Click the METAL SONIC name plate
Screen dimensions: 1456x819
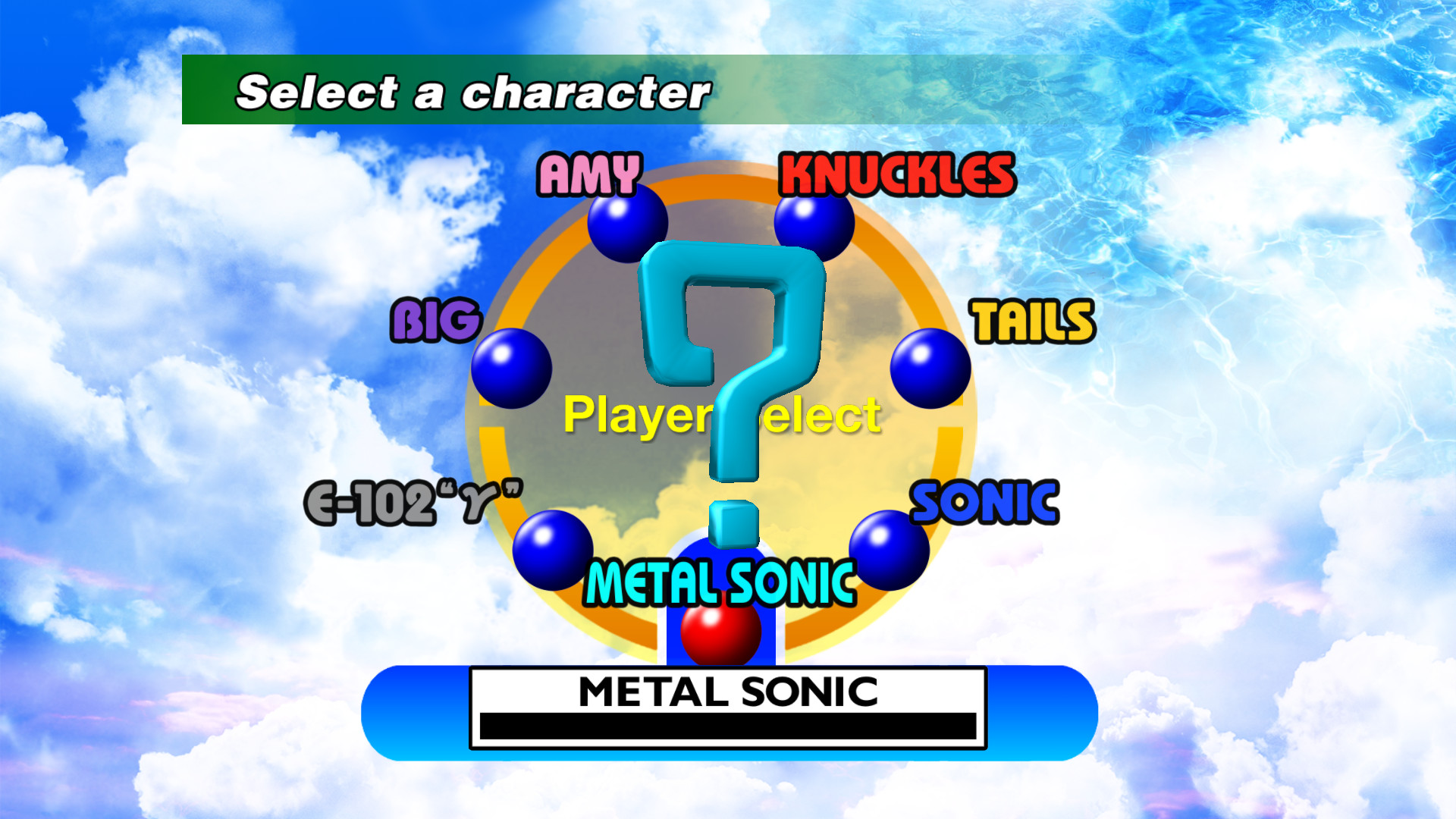tap(726, 690)
